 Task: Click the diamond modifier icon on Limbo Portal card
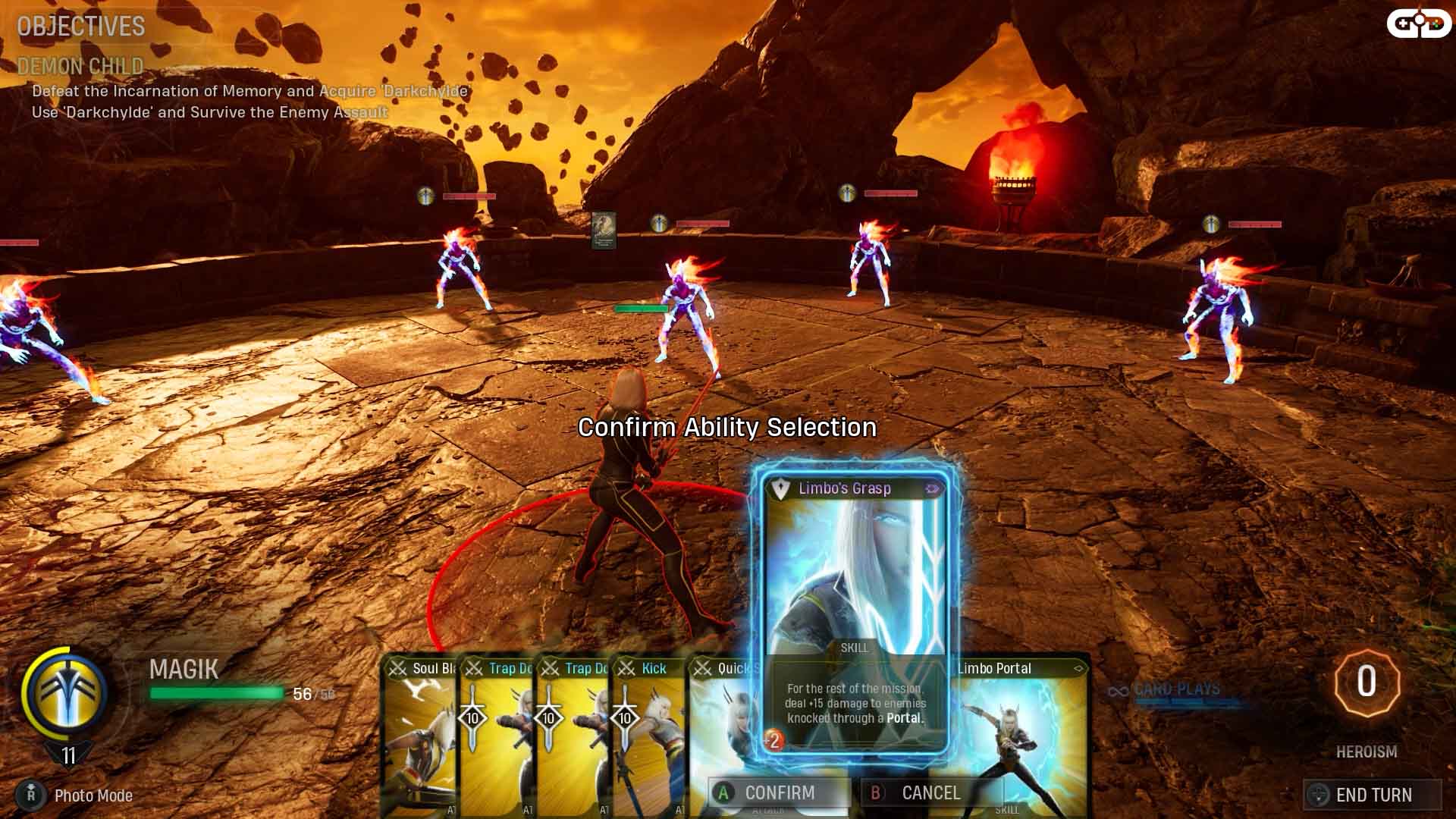click(1078, 667)
